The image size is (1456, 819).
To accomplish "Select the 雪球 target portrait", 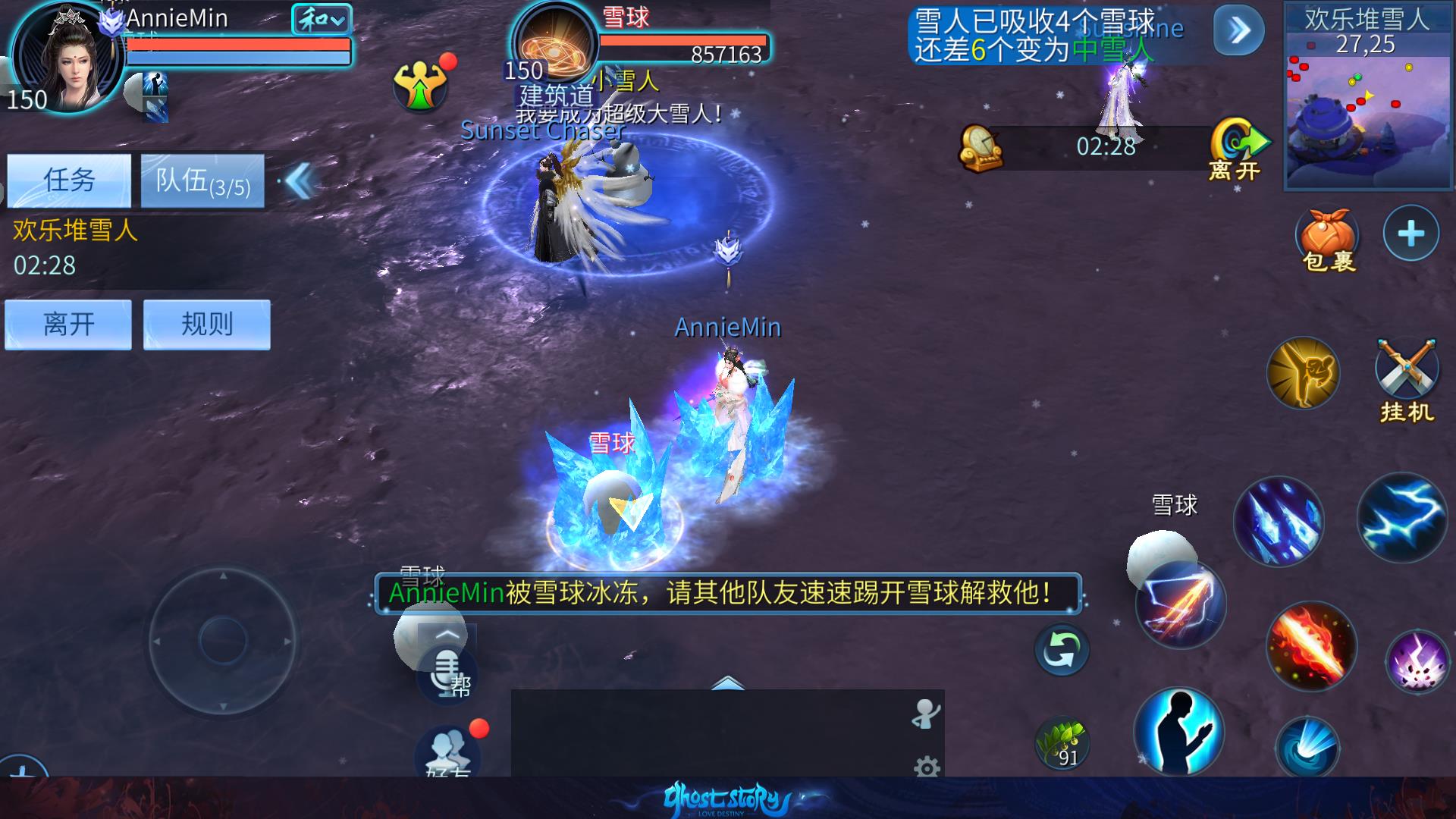I will coord(555,42).
